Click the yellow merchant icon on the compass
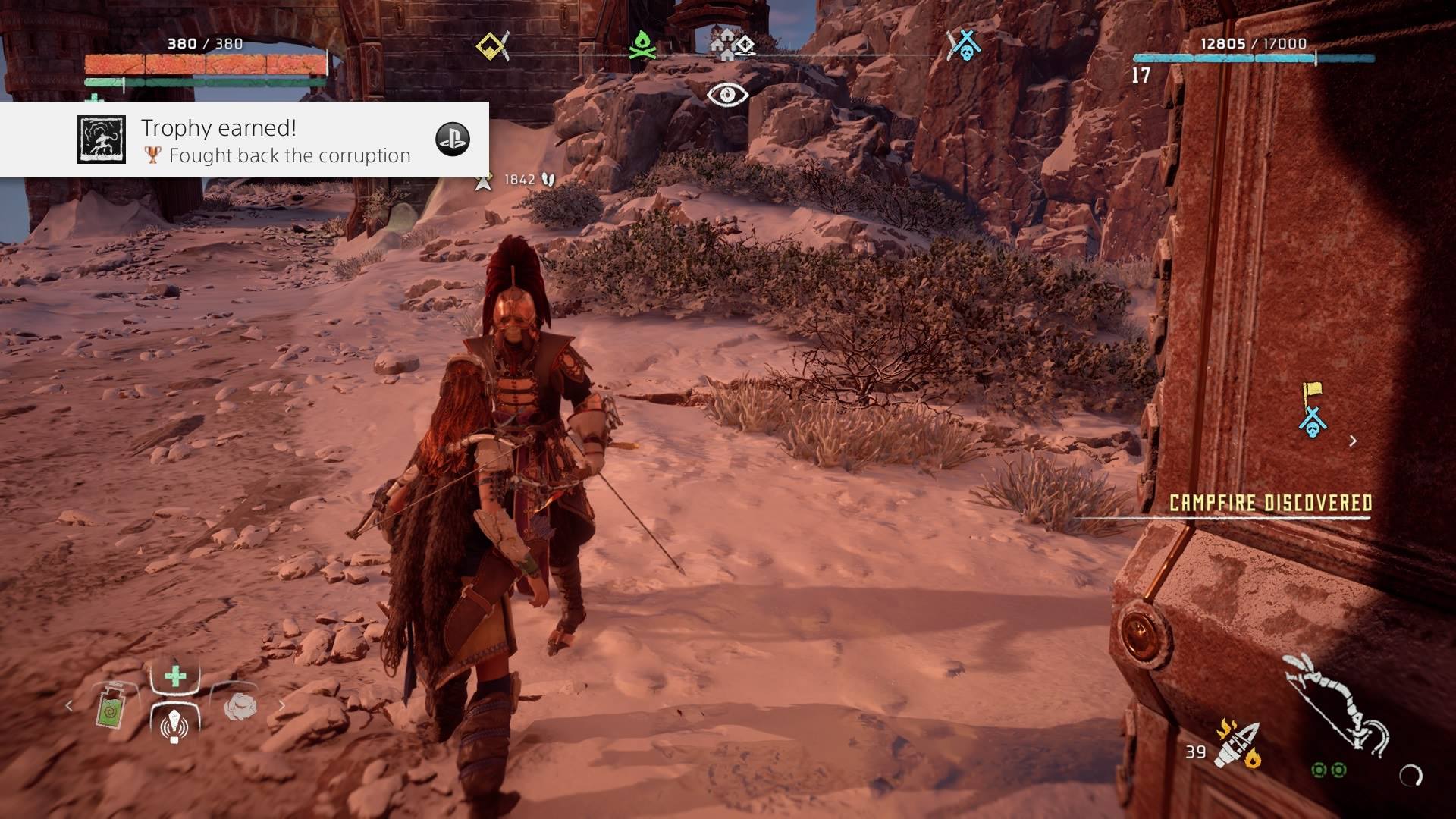The image size is (1456, 819). pos(489,45)
